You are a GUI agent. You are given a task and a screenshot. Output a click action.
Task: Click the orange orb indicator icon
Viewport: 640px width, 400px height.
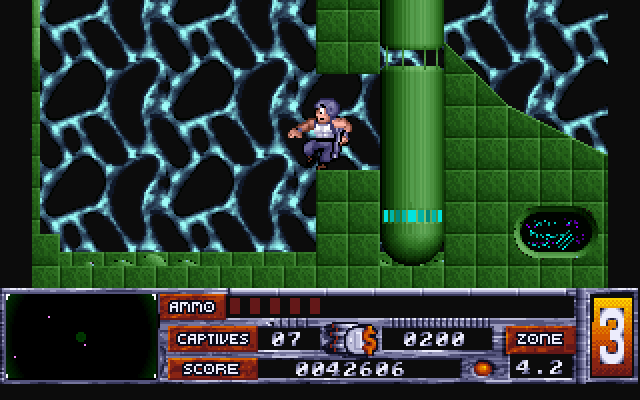point(484,368)
